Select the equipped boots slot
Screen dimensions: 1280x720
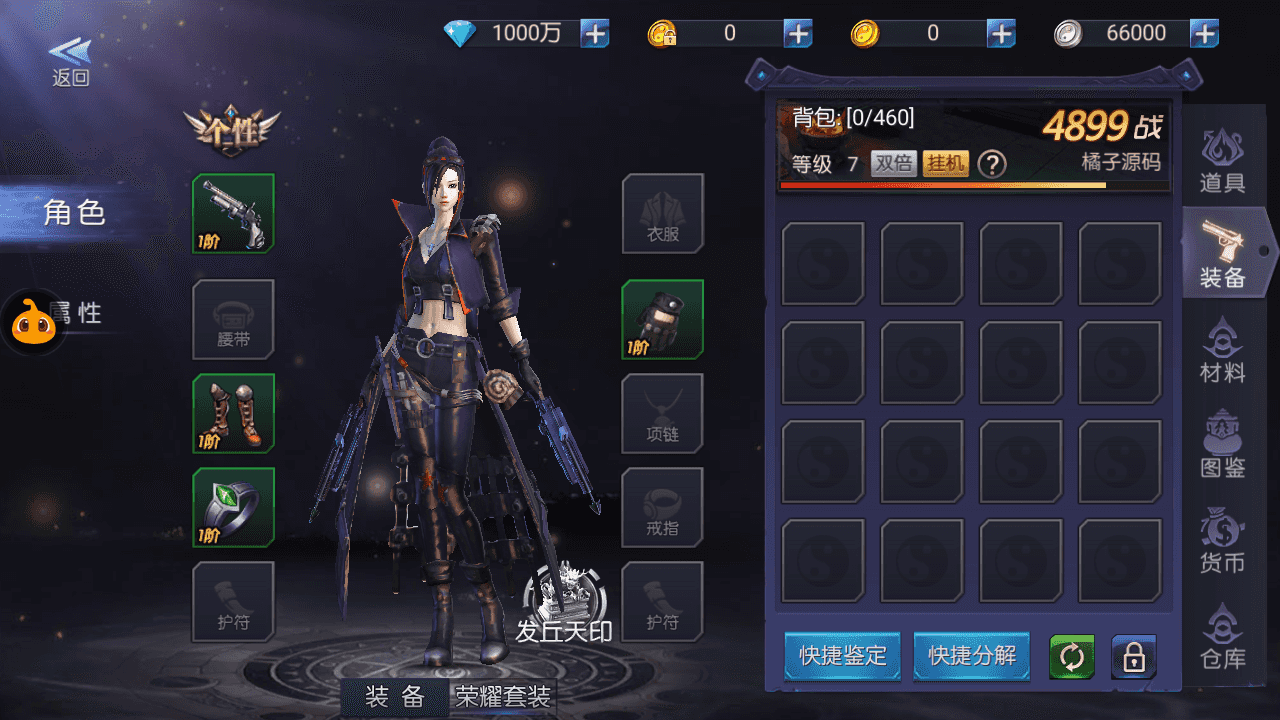[x=233, y=413]
